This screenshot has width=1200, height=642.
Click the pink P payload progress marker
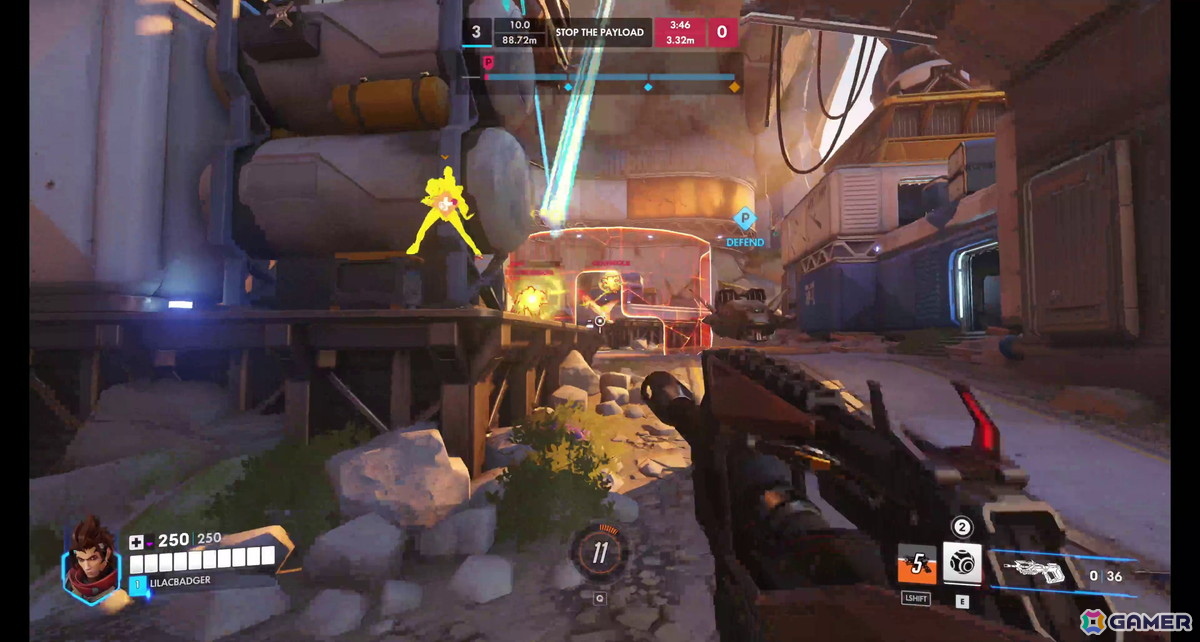pos(488,62)
